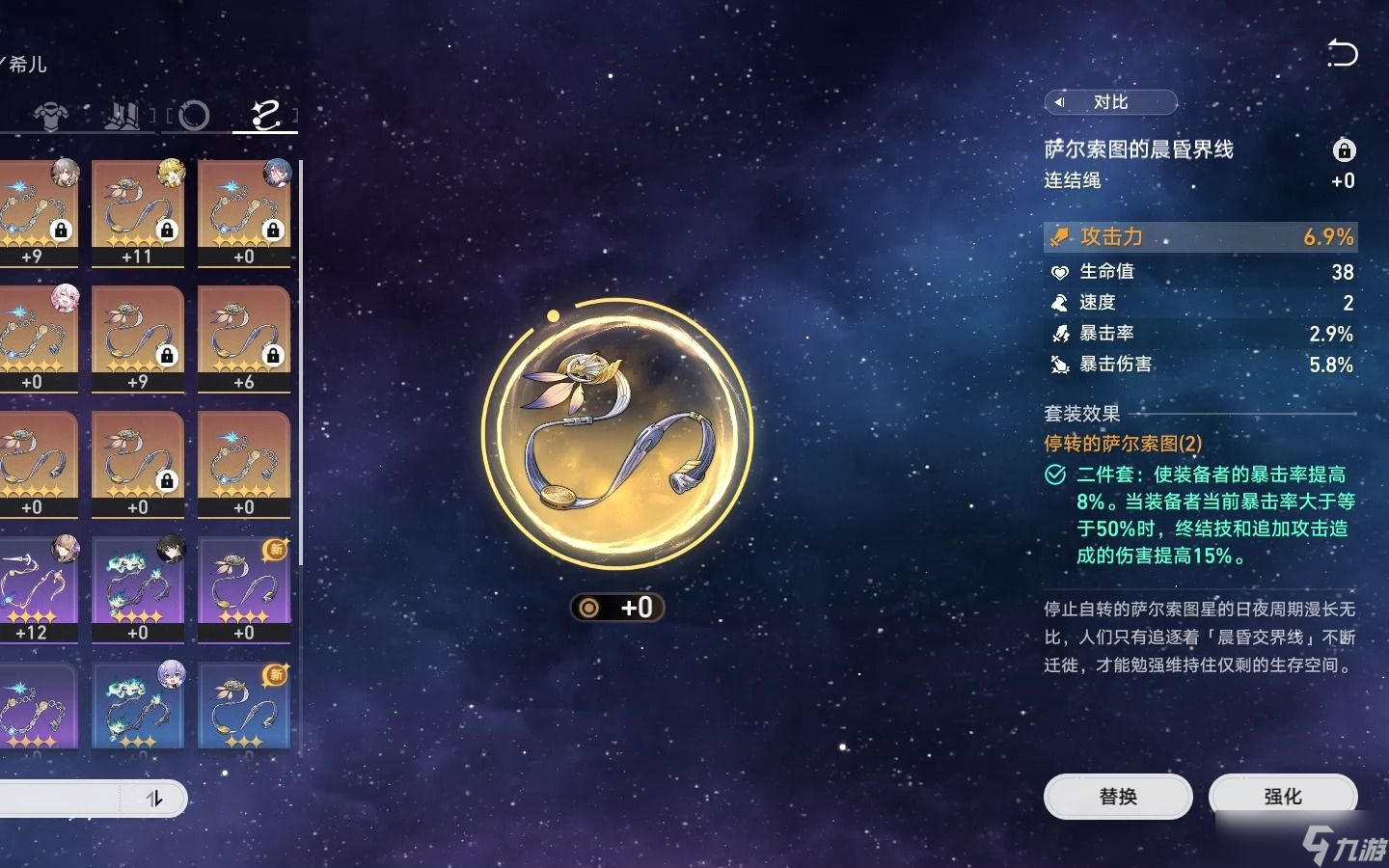
Task: Click the attack stat flame icon
Action: tap(1060, 236)
